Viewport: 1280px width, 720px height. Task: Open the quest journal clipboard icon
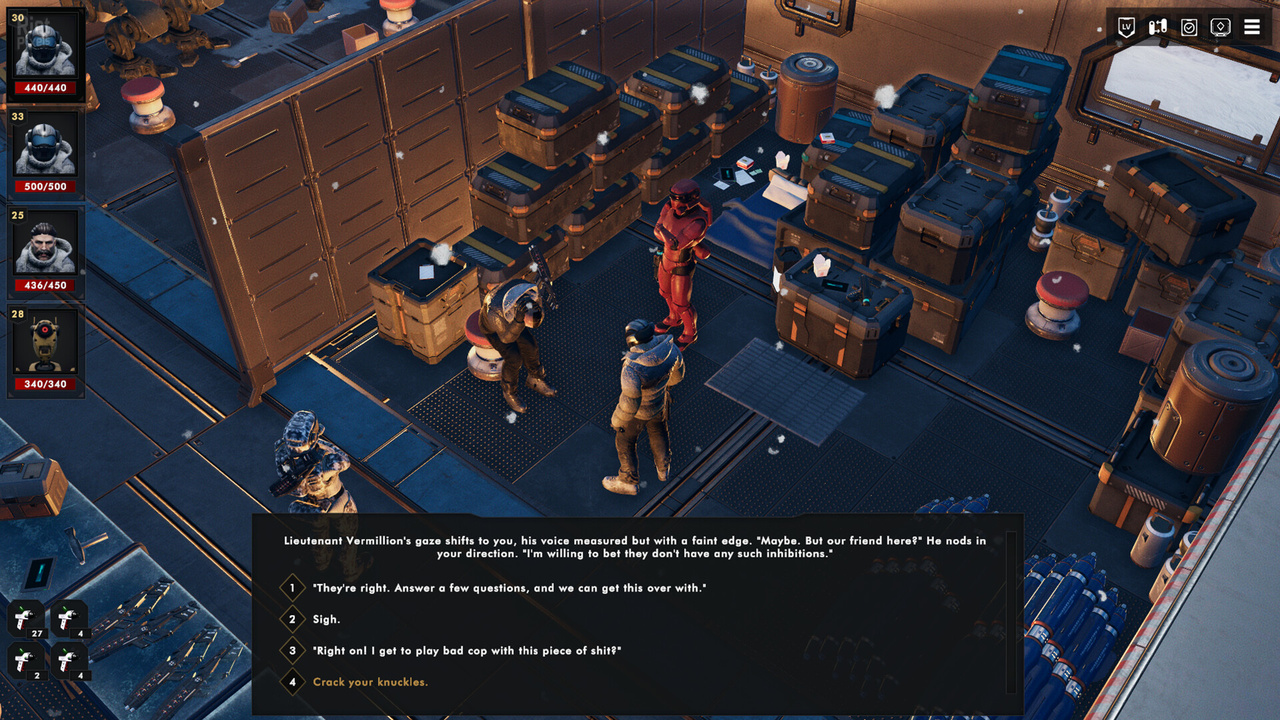pos(1188,27)
